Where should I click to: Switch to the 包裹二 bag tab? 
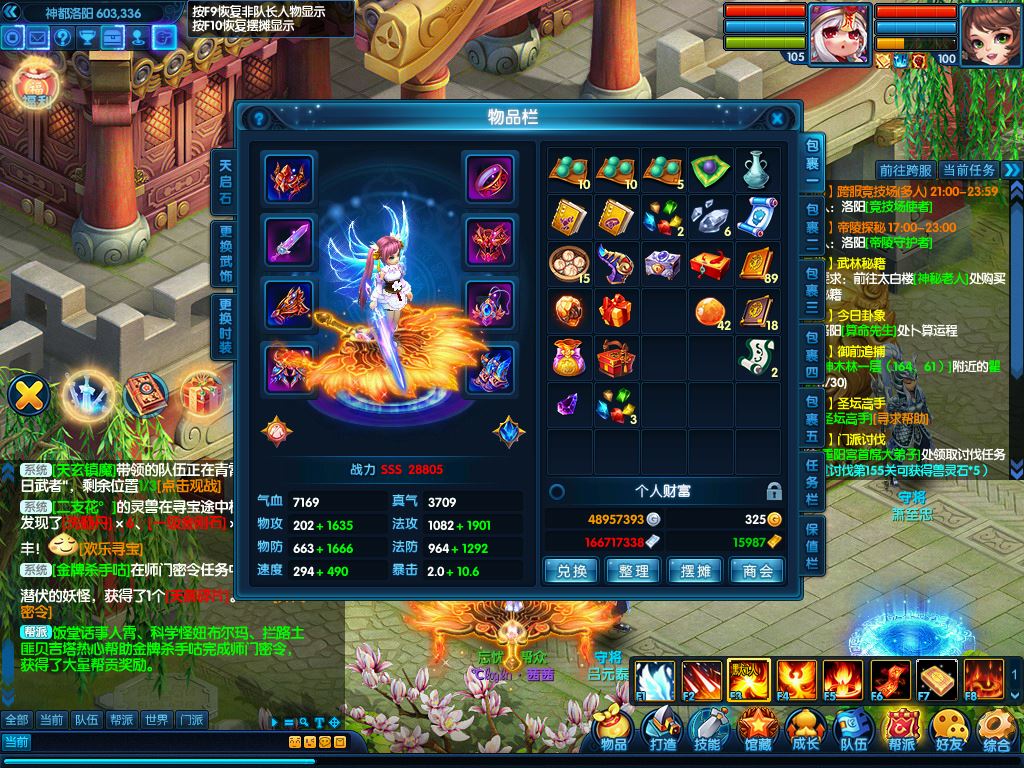point(813,225)
